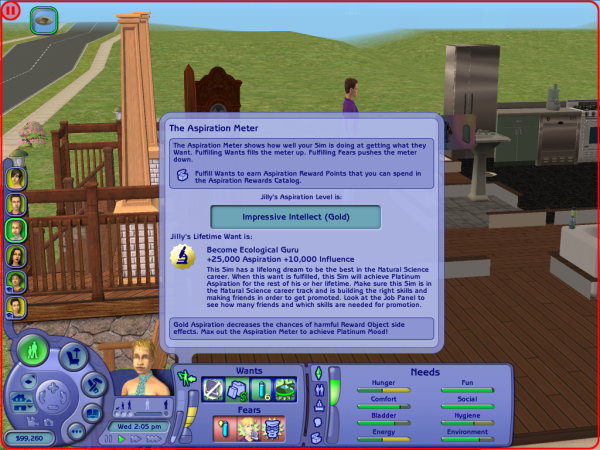The image size is (600, 450).
Task: Open Buy mode with the chair icon
Action: (x=72, y=356)
